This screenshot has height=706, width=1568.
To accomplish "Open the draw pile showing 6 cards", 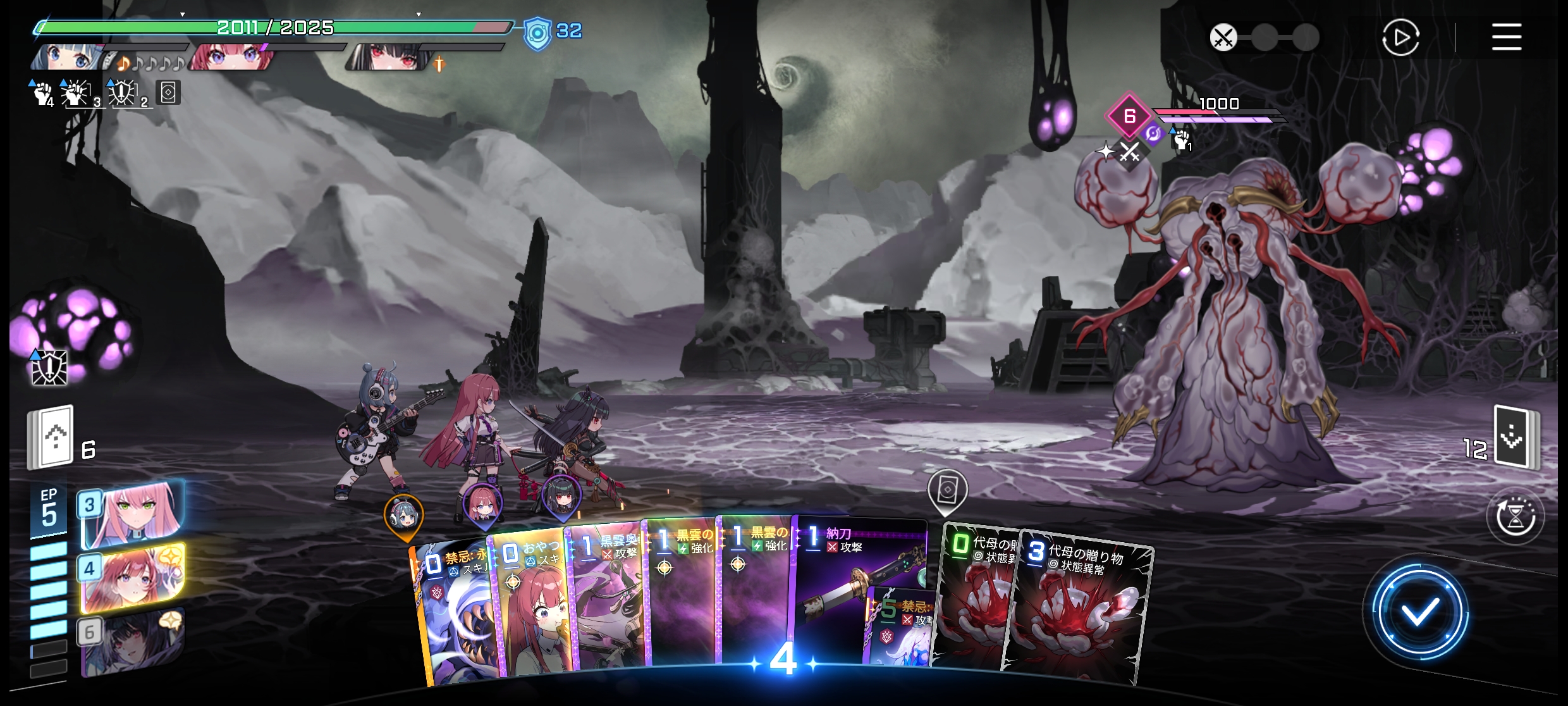I will tap(52, 438).
